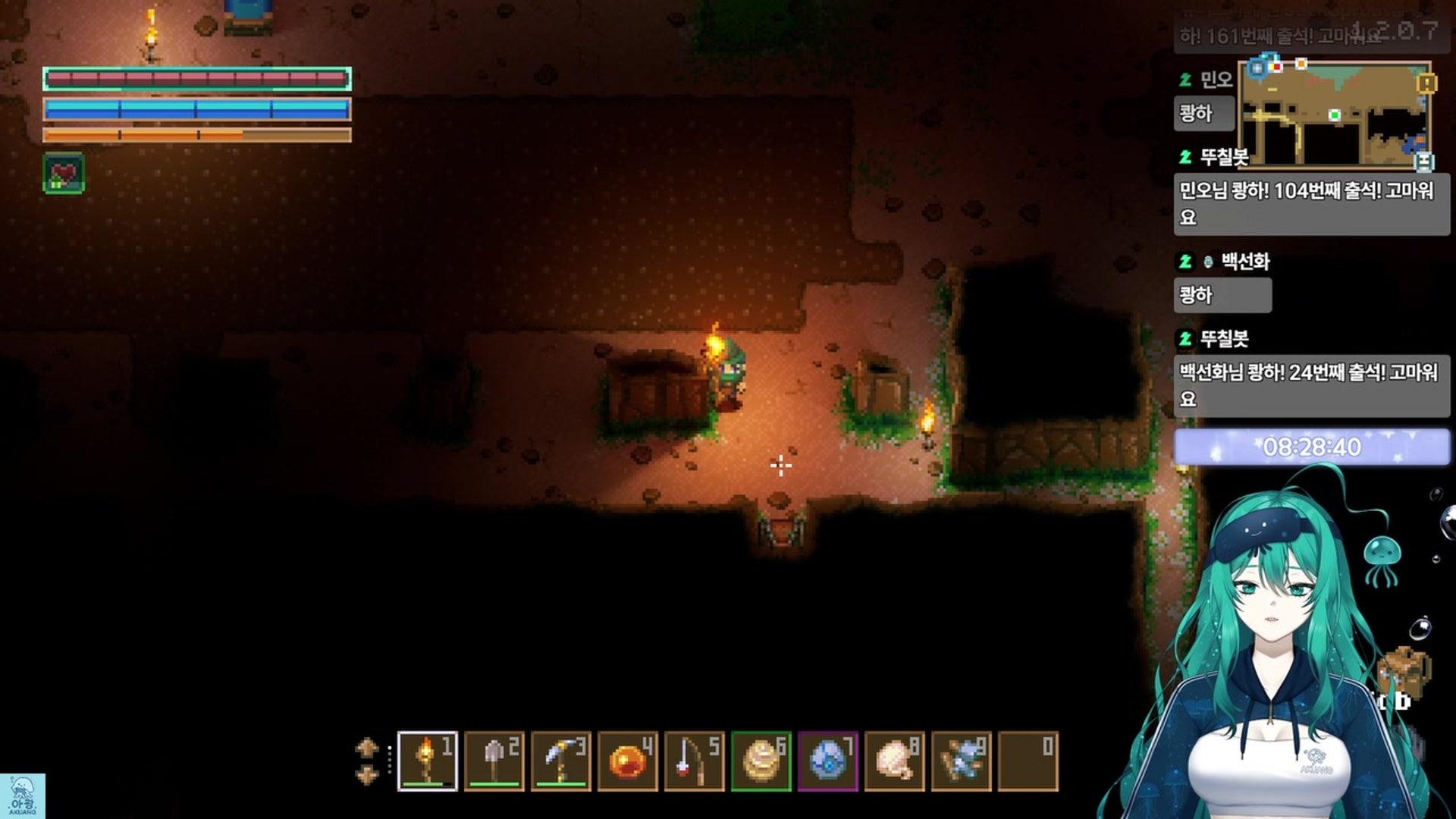Open the cave minimap
This screenshot has width=1456, height=819.
tap(1334, 115)
